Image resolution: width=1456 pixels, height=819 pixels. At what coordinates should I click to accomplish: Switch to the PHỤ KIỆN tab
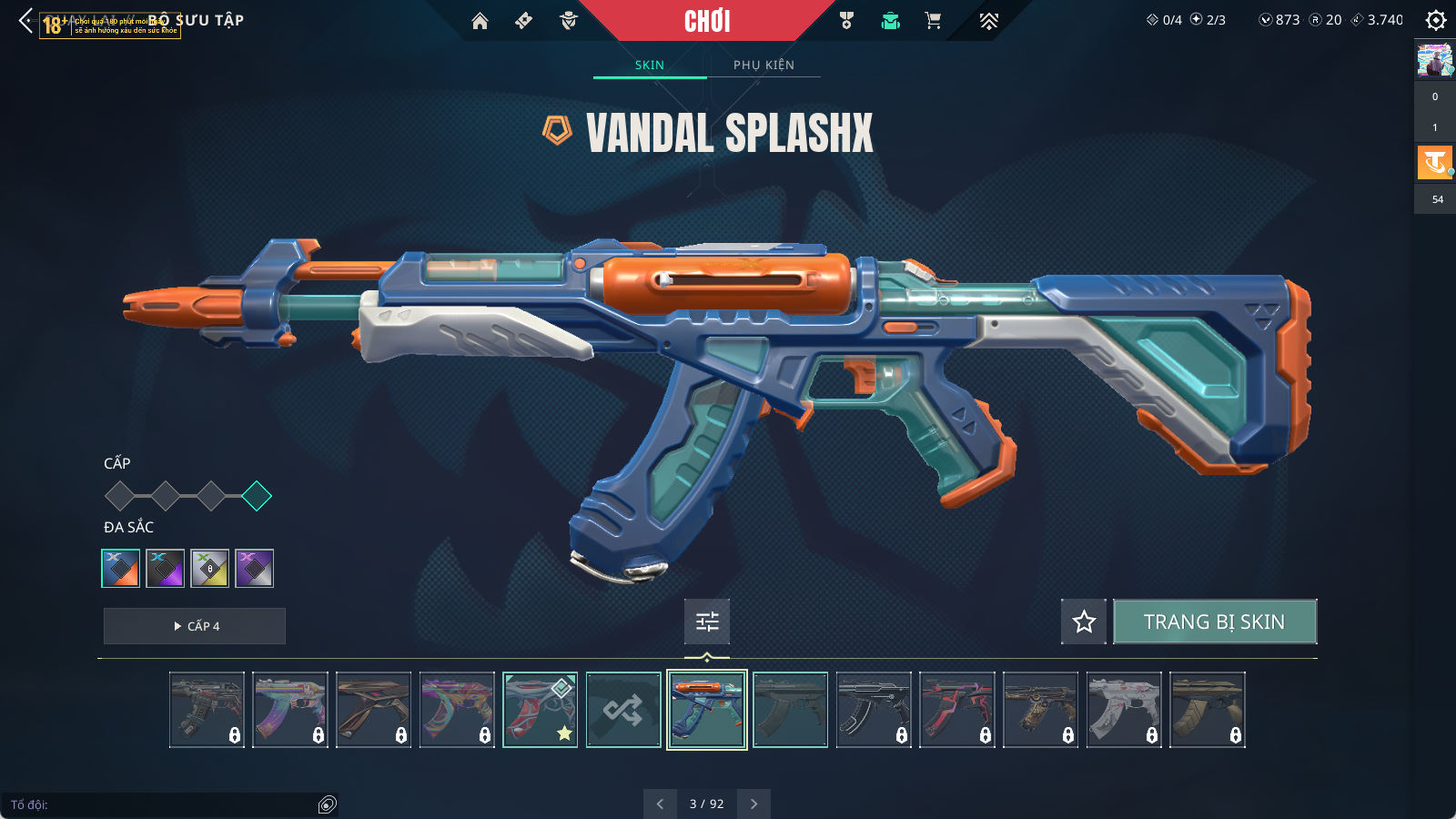click(763, 65)
